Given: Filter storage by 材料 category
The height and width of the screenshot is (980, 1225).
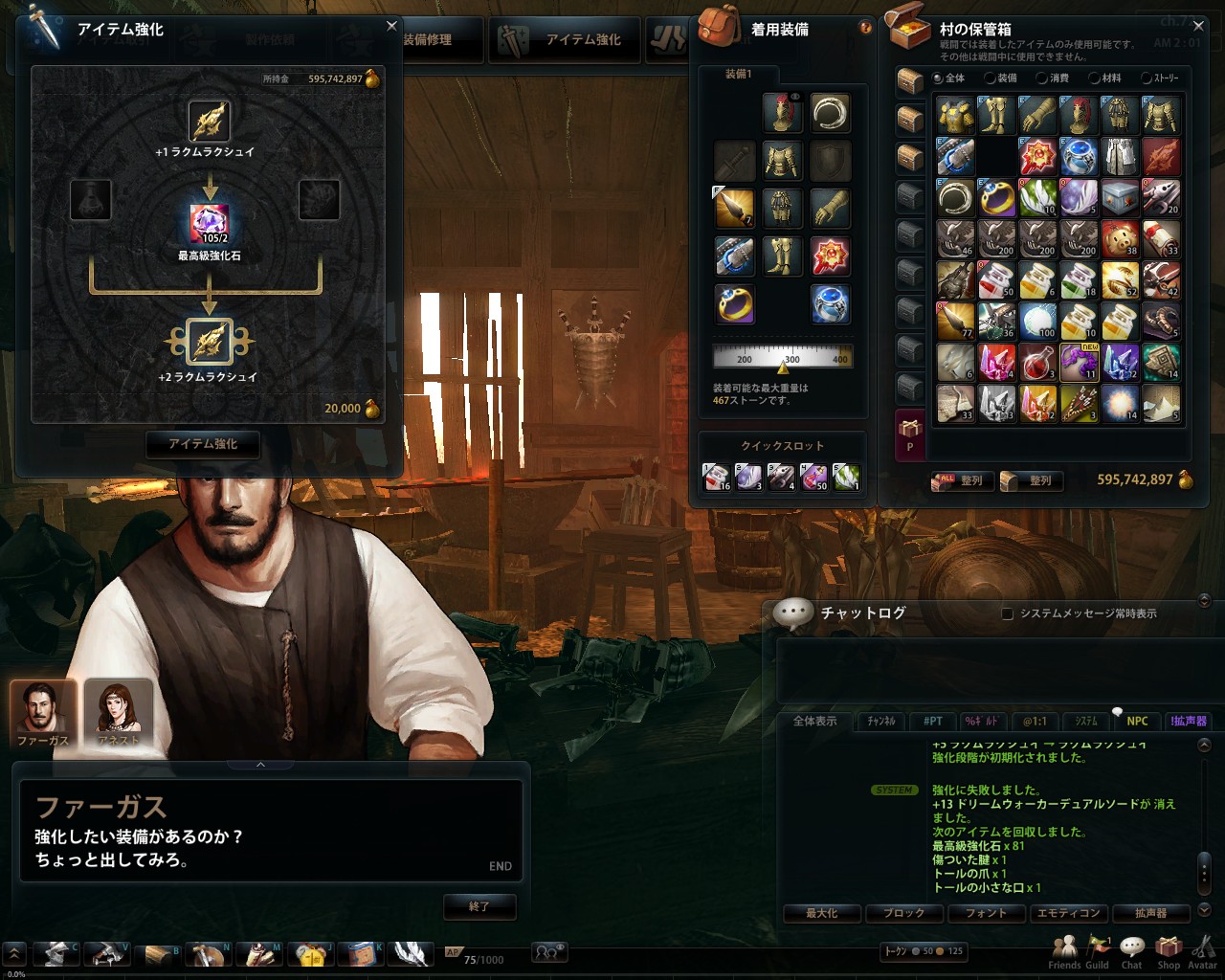Looking at the screenshot, I should coord(1095,78).
